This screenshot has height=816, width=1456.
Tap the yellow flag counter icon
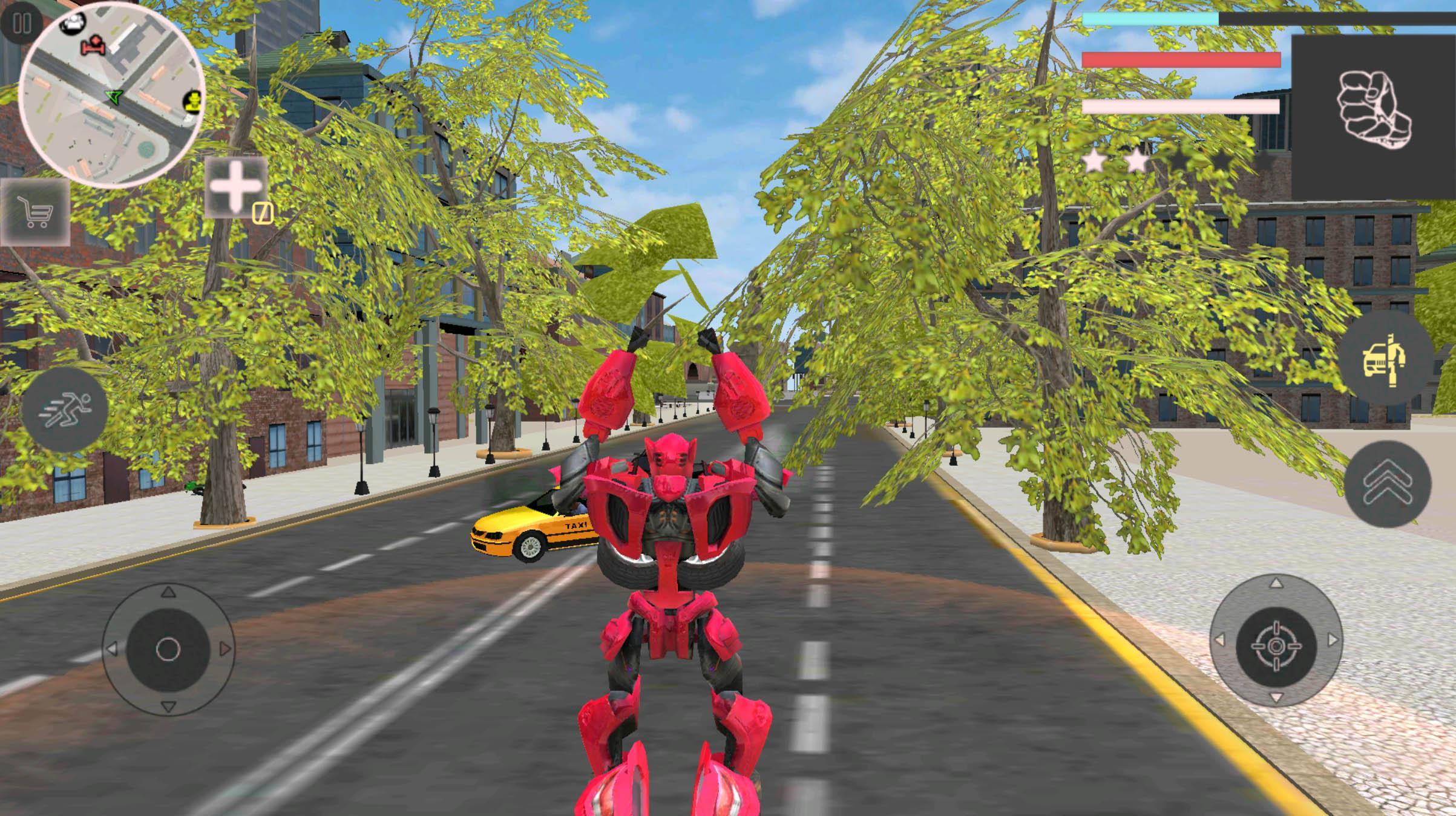coord(263,212)
